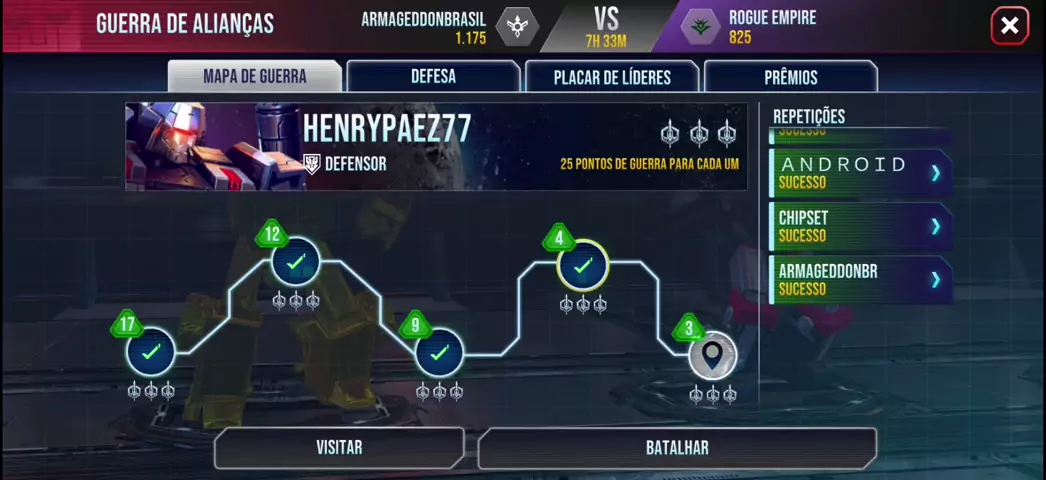This screenshot has height=480, width=1046.
Task: Close the Guerra de Alianças screen
Action: click(x=1009, y=26)
